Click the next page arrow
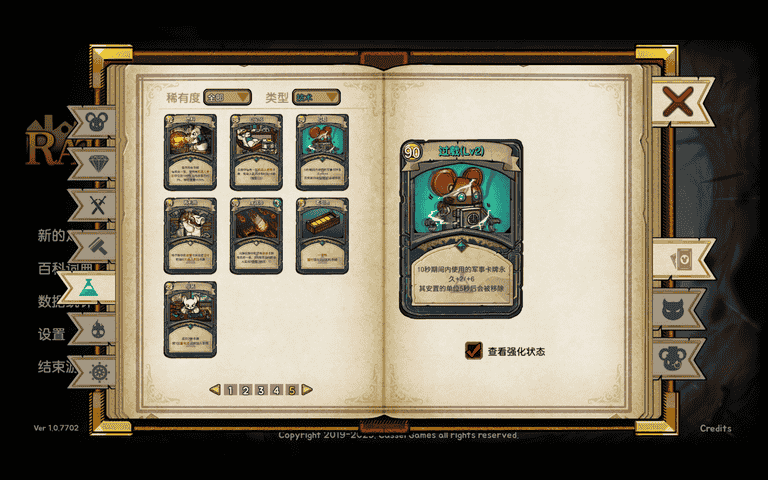The height and width of the screenshot is (480, 768). [x=307, y=390]
